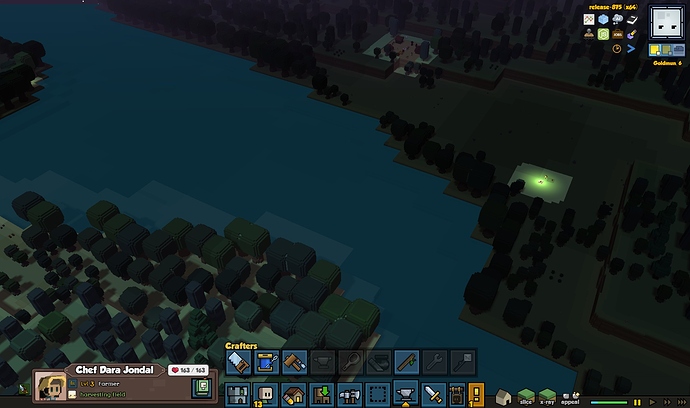
Task: Open the sword combat menu
Action: pyautogui.click(x=433, y=394)
